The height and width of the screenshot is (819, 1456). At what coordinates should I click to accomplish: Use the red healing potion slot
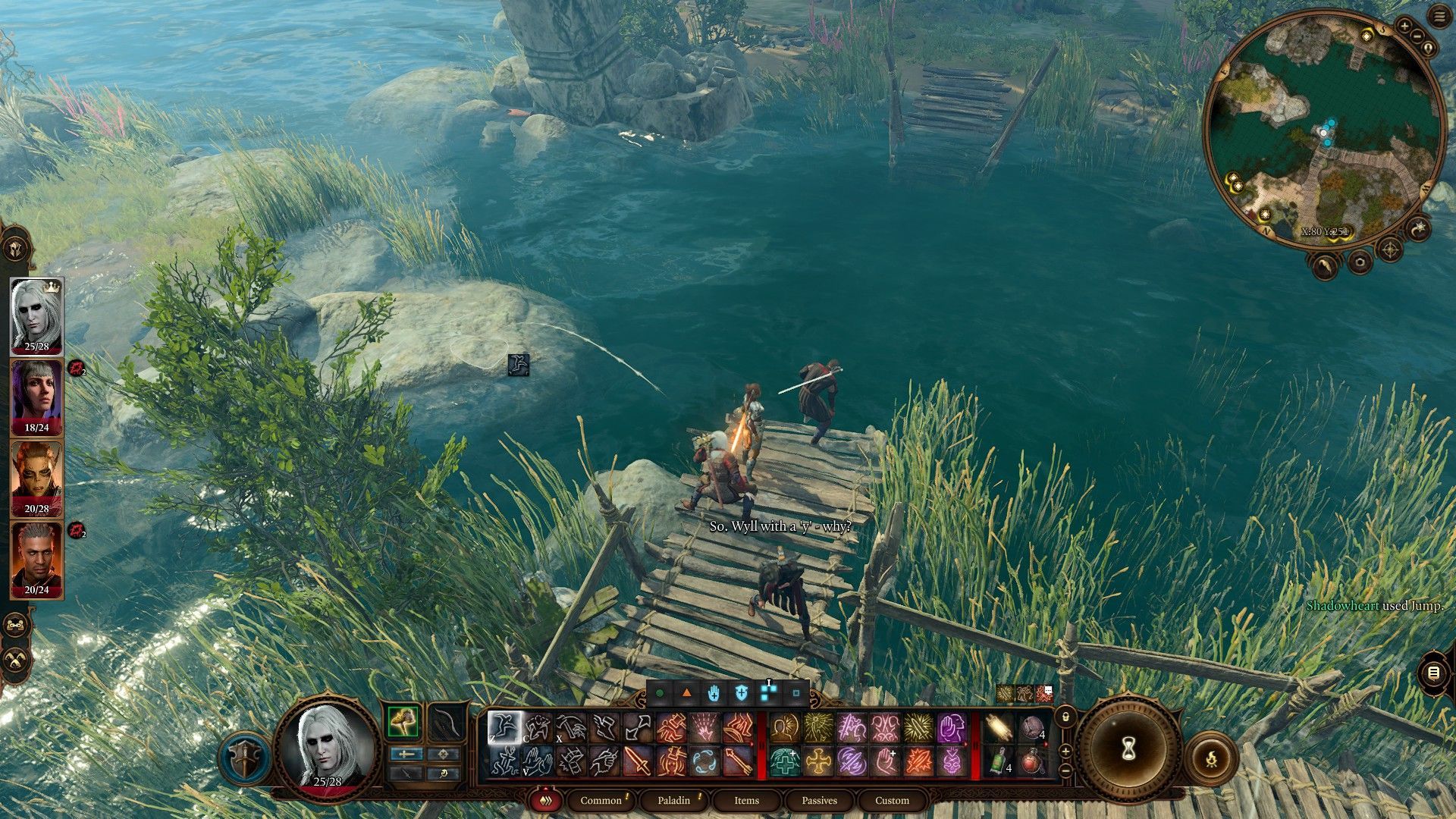coord(1033,761)
